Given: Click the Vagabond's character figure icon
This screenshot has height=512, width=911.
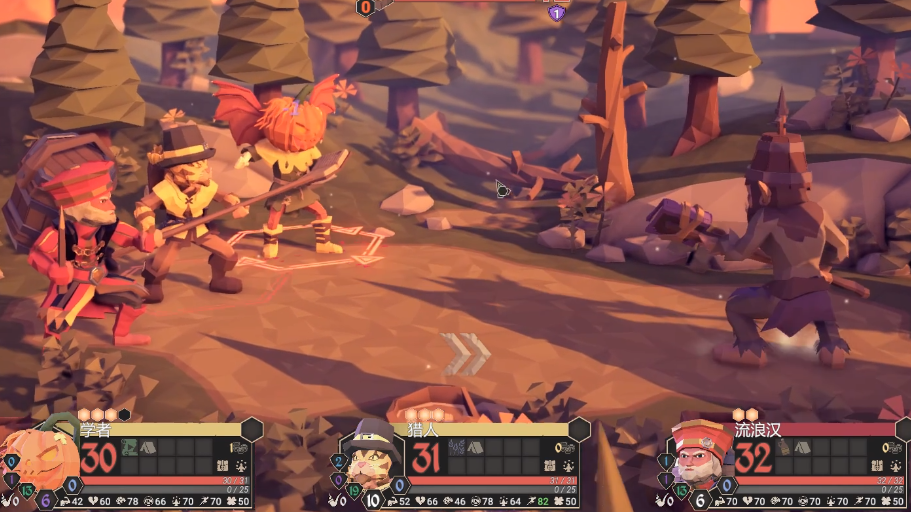Looking at the screenshot, I should click(892, 466).
